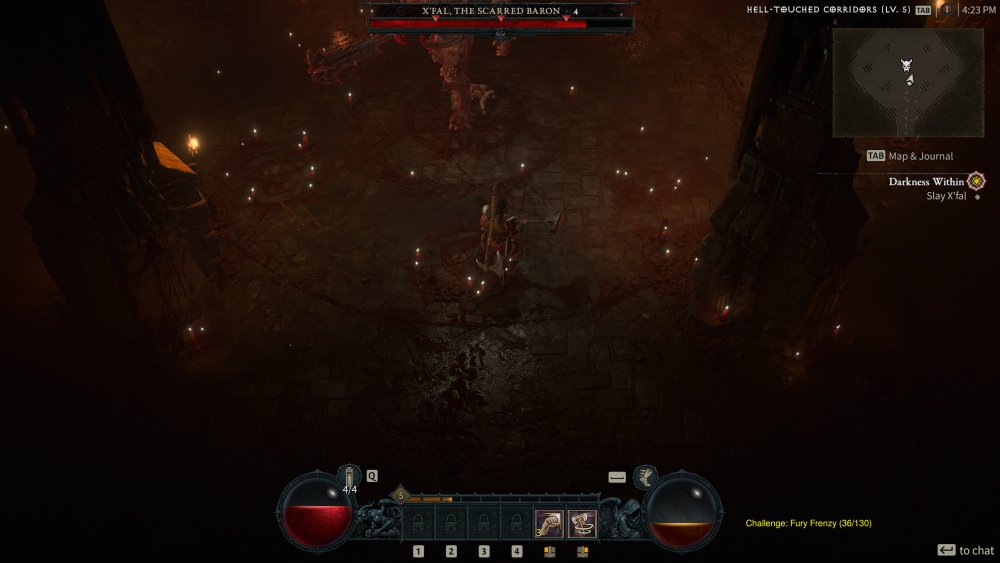
Task: Click the level 5 experience badge
Action: coord(401,495)
